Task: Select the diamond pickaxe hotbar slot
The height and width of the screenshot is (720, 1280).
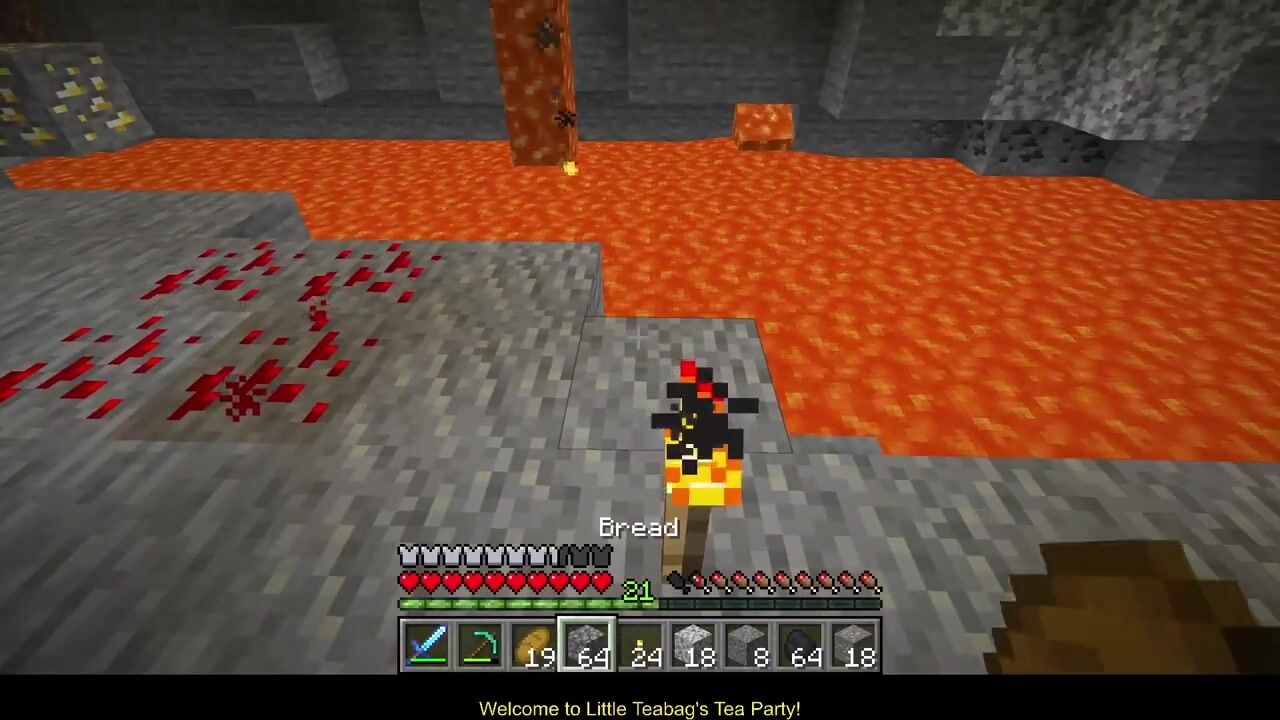Action: (x=480, y=645)
